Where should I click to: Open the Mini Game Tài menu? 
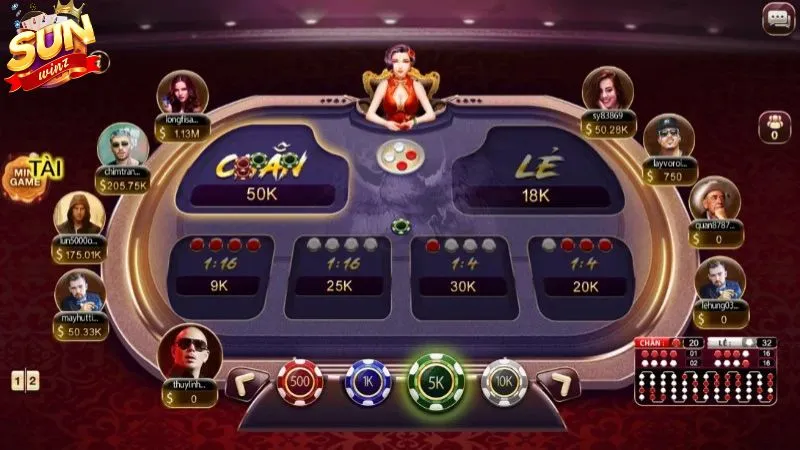pyautogui.click(x=27, y=174)
